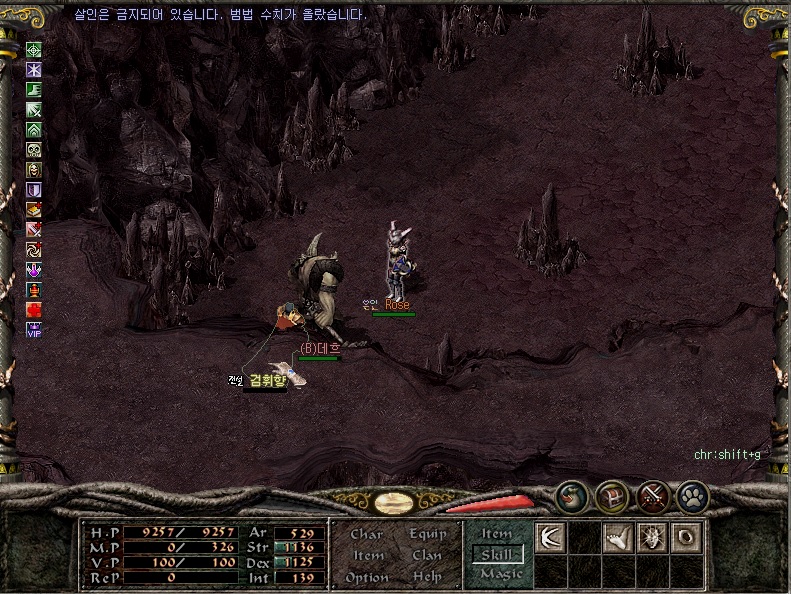Image resolution: width=791 pixels, height=594 pixels.
Task: Click the round paw print button
Action: tap(692, 496)
